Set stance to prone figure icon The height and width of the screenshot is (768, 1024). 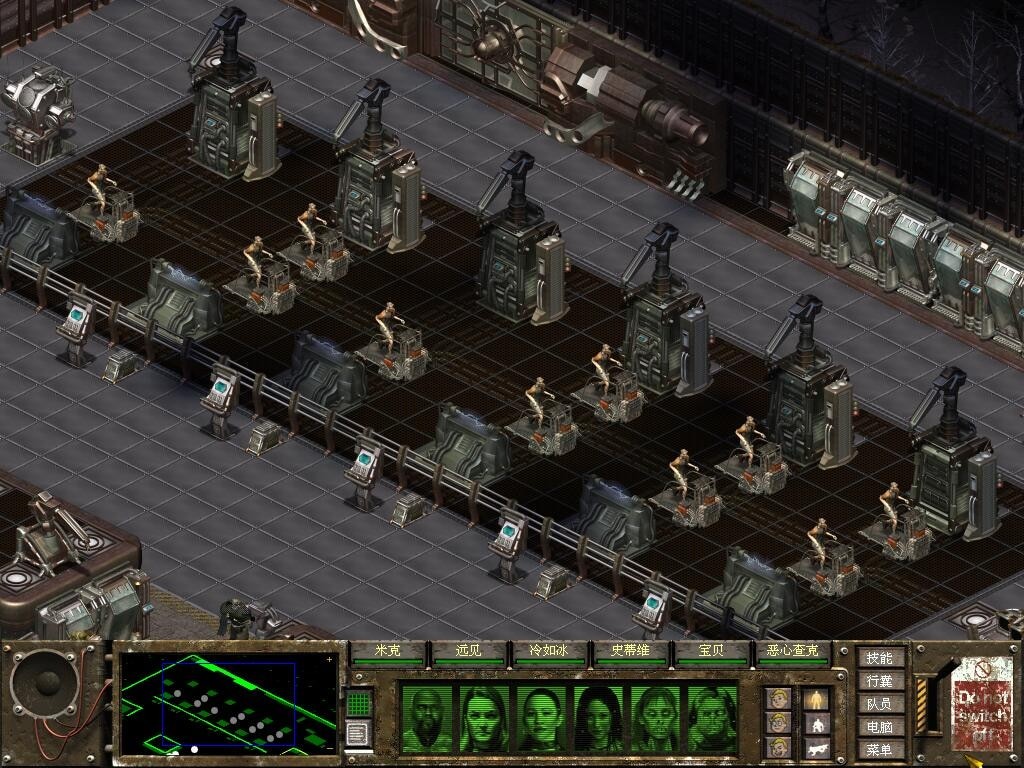click(816, 747)
